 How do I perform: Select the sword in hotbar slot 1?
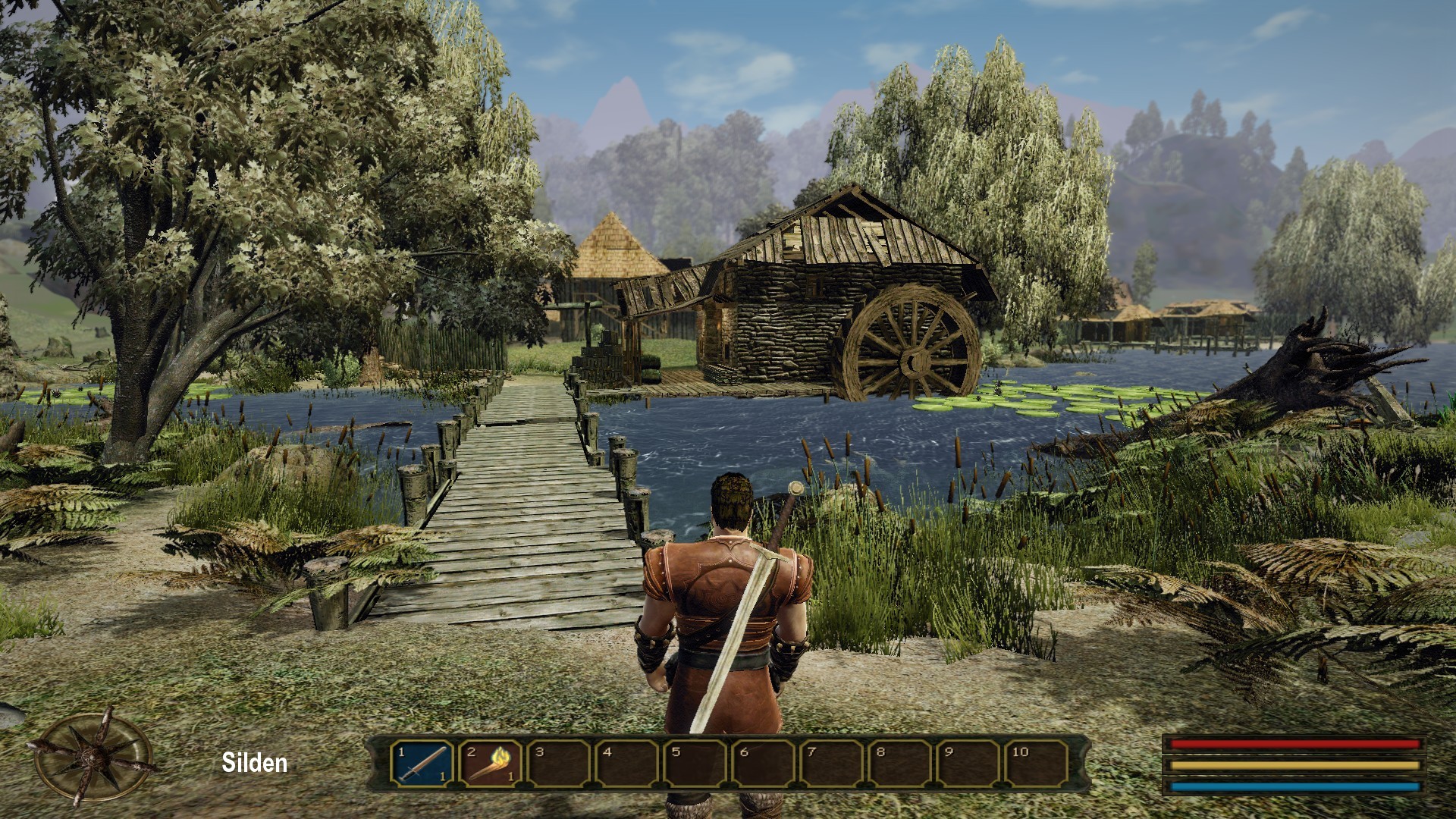422,763
